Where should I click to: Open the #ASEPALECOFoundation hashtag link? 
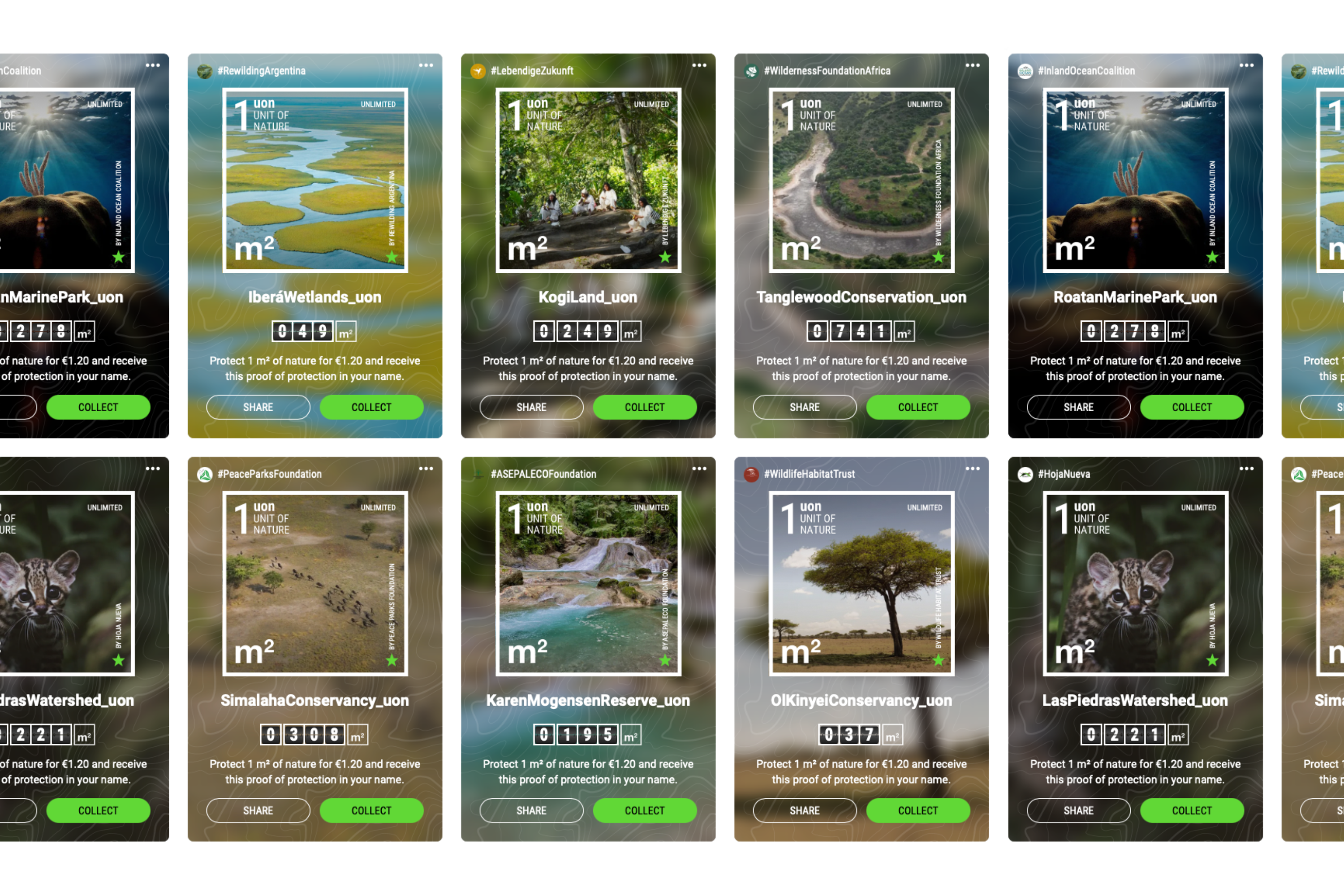[543, 474]
